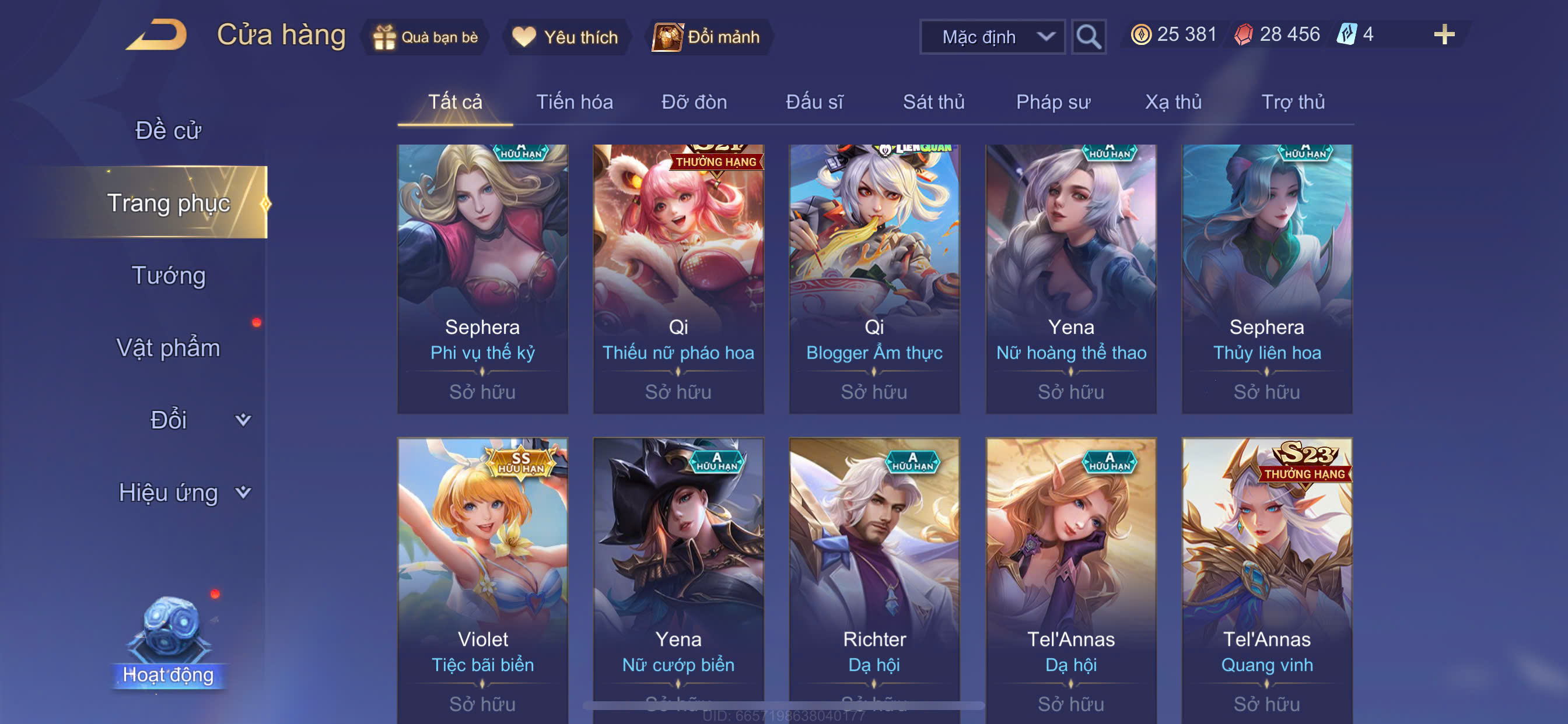Switch to the Đỡ đòn tab
Viewport: 1568px width, 724px height.
(x=694, y=101)
